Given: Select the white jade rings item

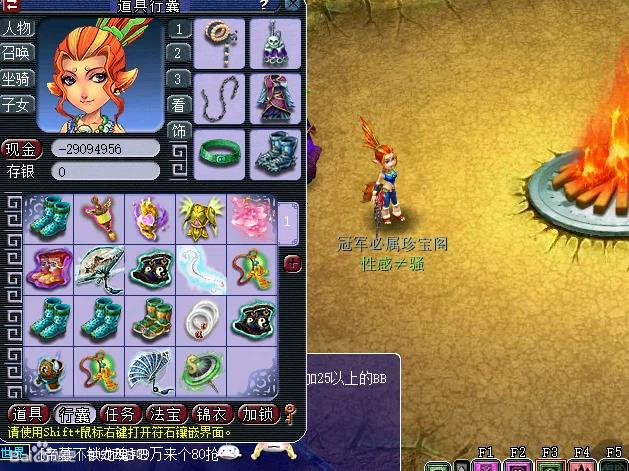Looking at the screenshot, I should click(200, 319).
